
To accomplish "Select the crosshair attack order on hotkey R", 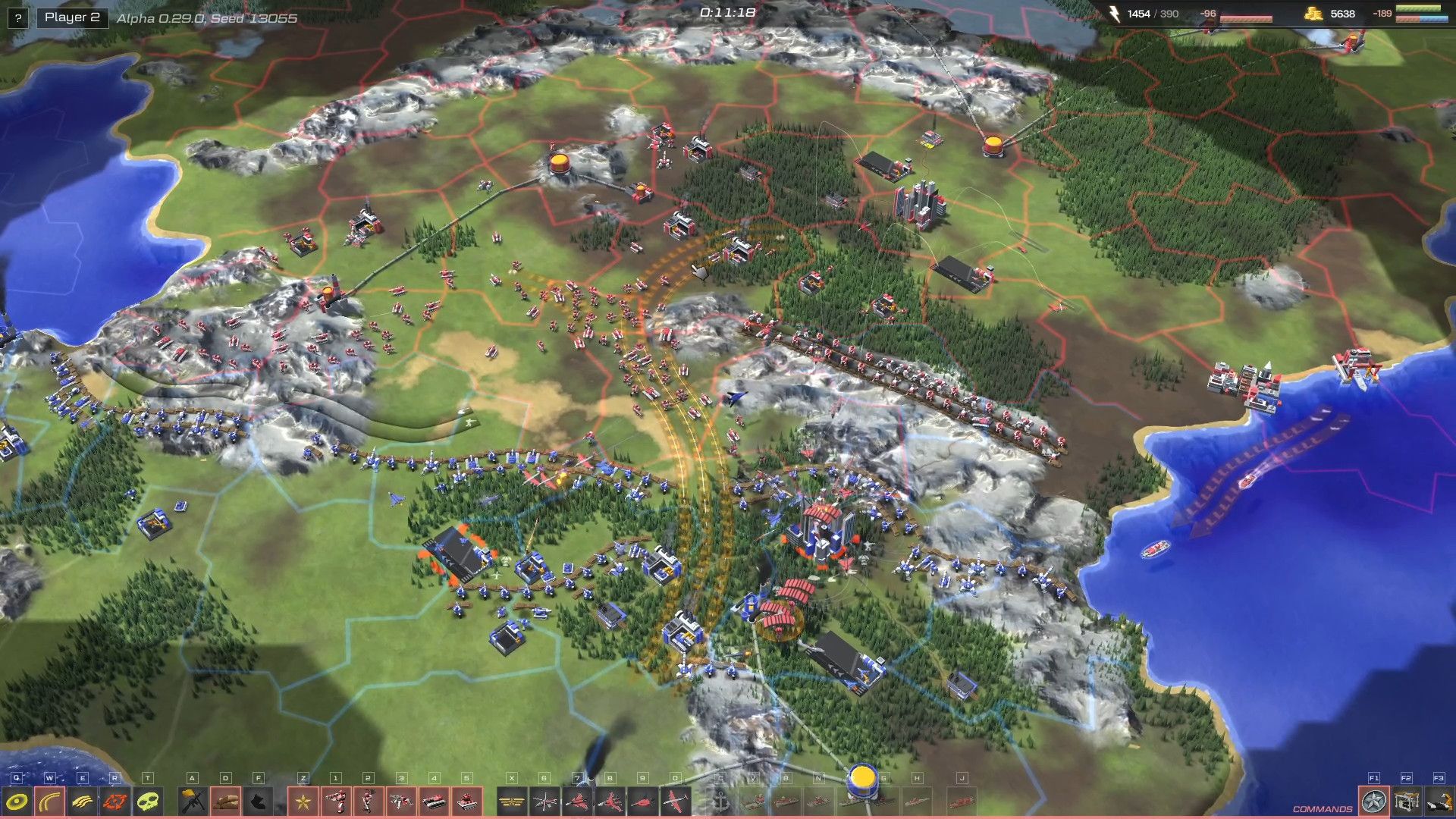I will click(116, 801).
